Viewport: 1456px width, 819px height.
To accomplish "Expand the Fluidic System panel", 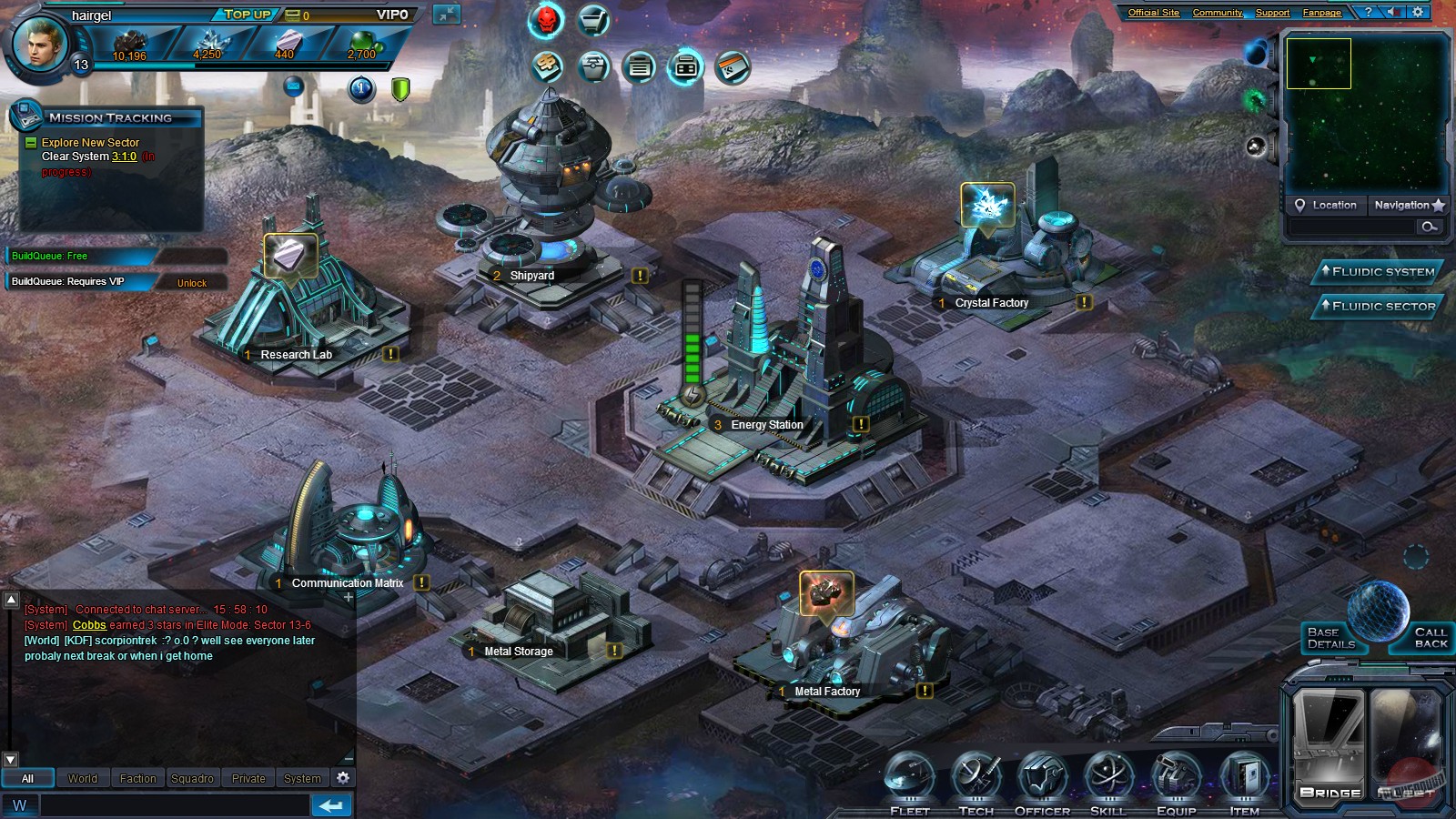I will (x=1377, y=271).
